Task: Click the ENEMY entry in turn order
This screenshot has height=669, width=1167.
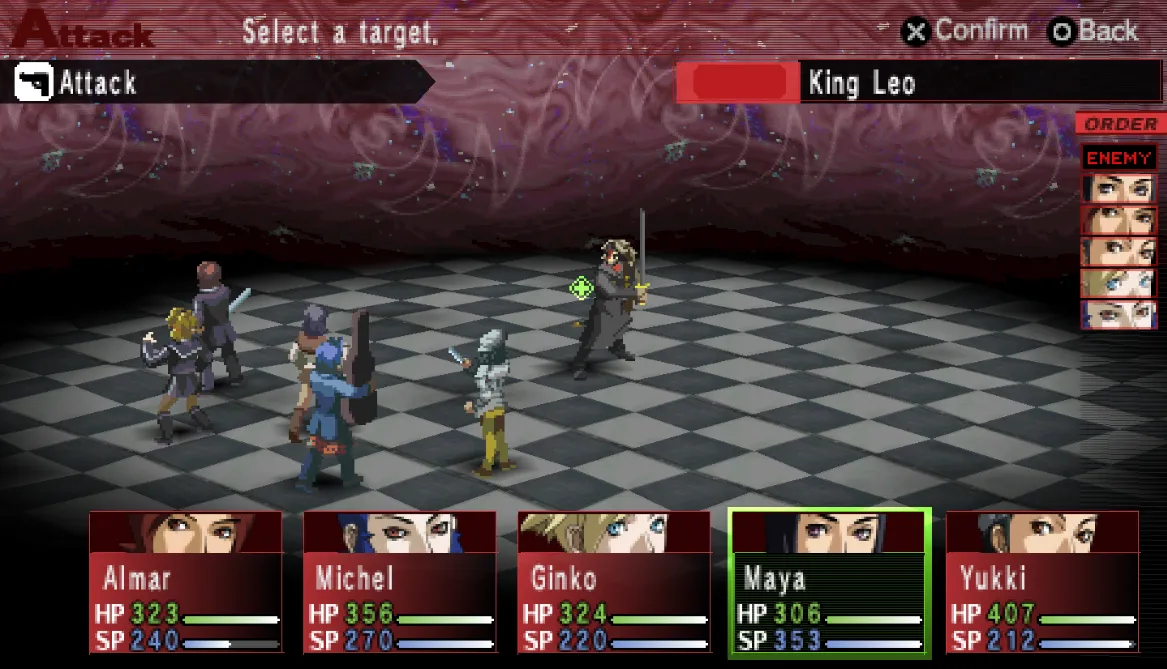Action: click(1119, 157)
